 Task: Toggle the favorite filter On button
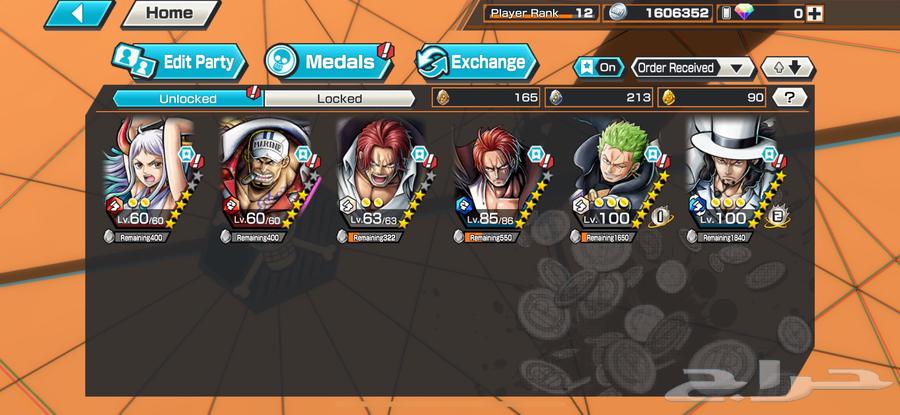[x=598, y=67]
